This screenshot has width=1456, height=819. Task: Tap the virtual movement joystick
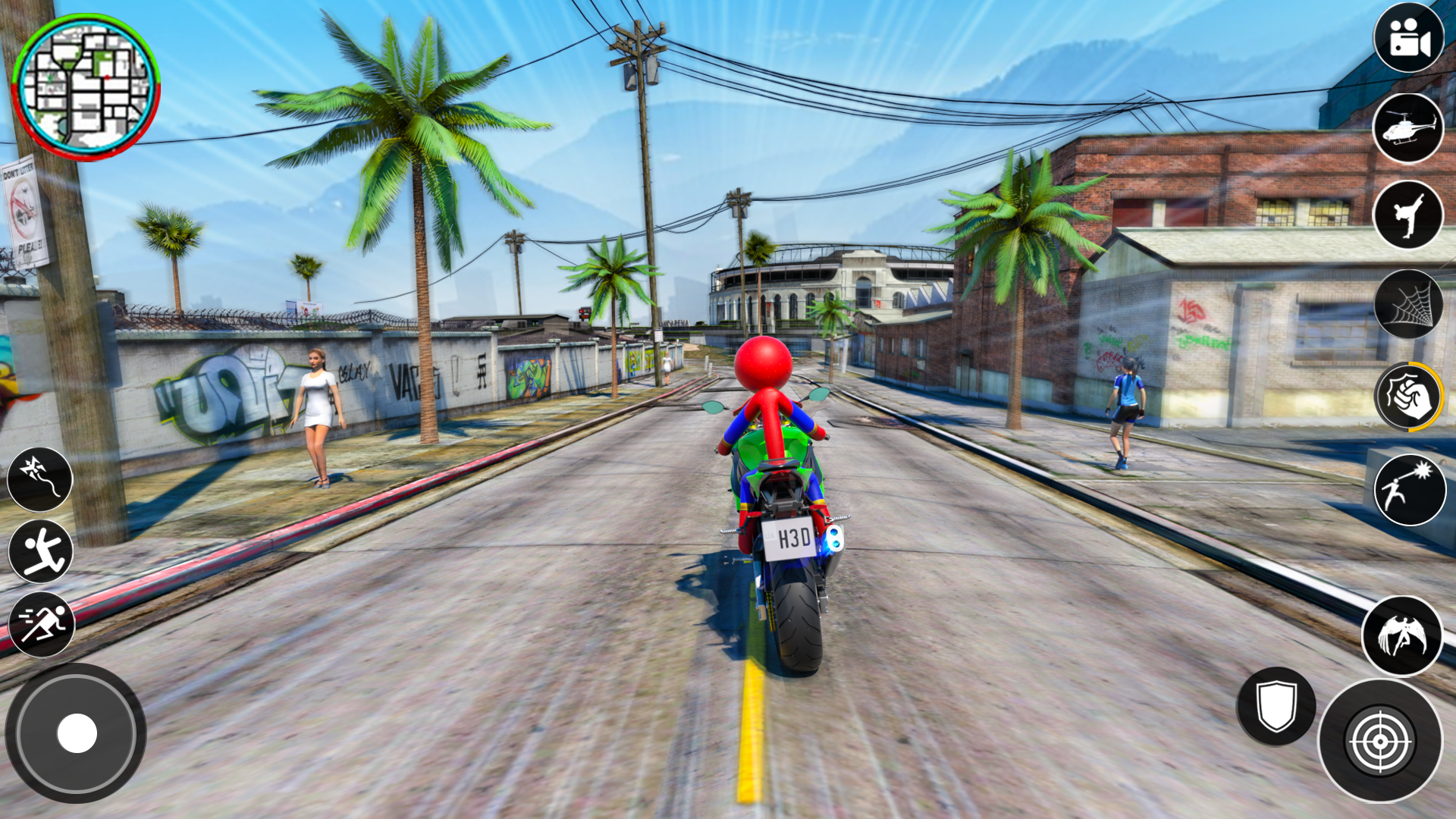76,733
